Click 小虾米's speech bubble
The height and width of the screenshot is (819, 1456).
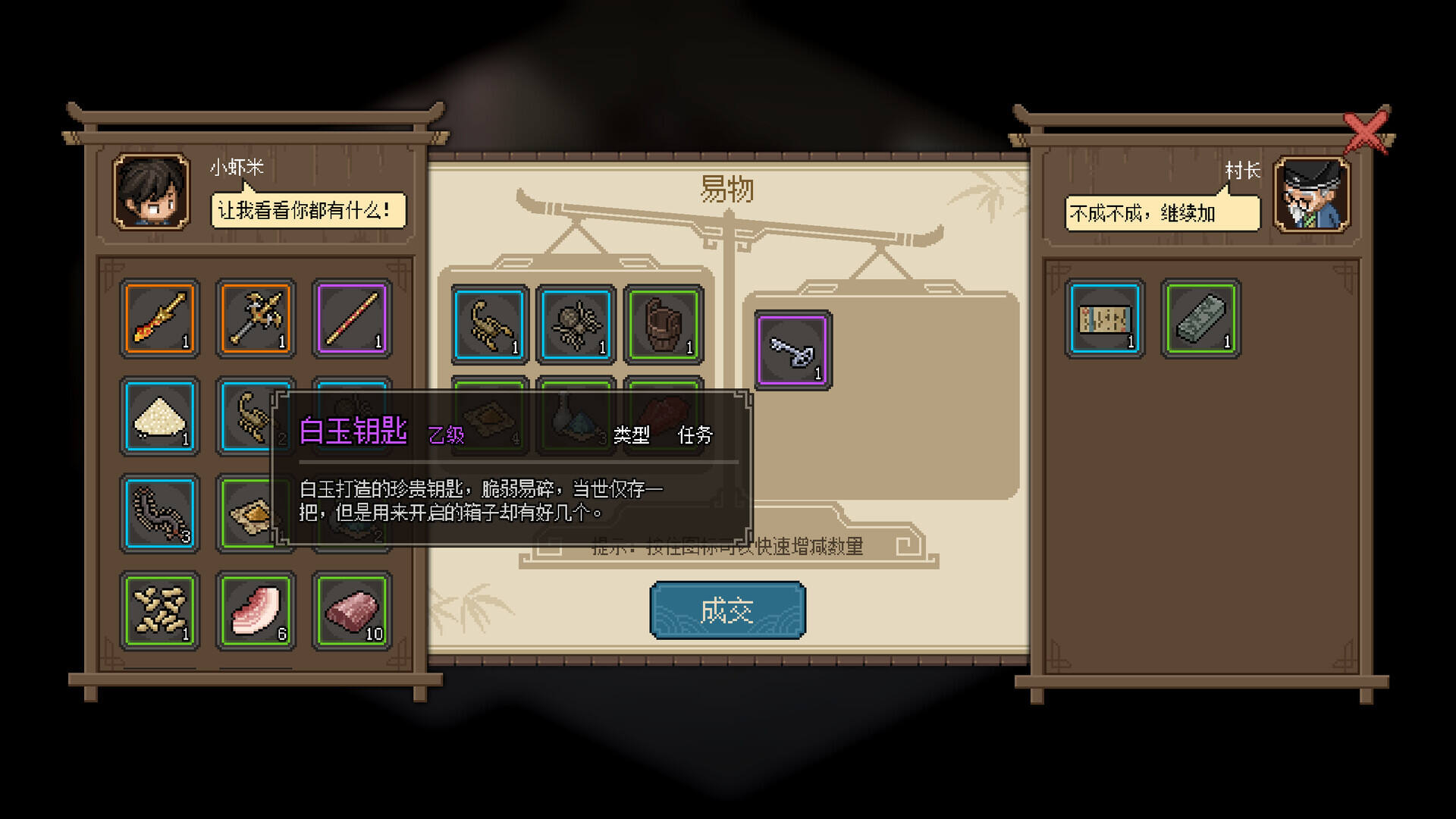(x=306, y=209)
